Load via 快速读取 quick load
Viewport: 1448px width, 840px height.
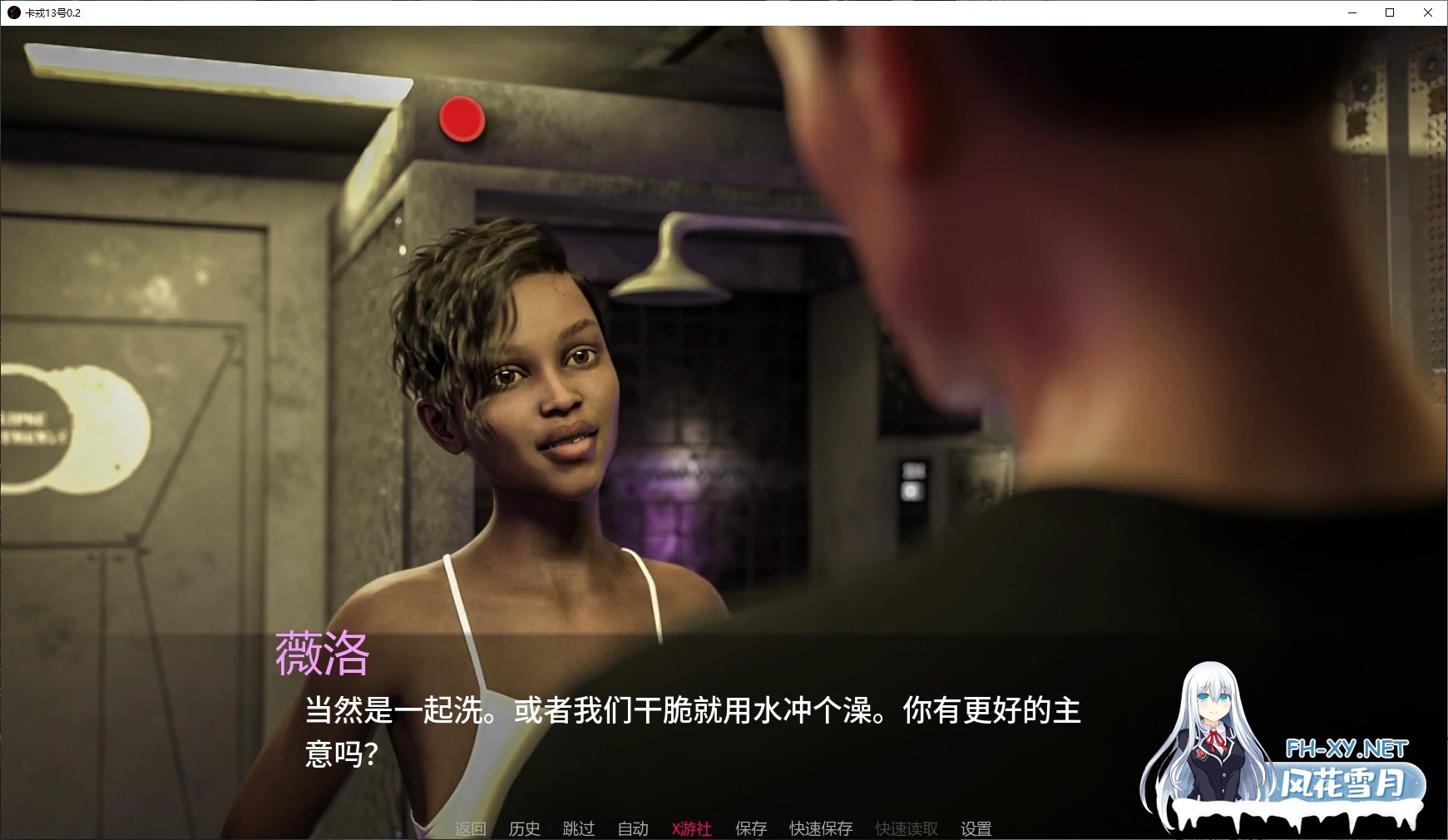(x=905, y=828)
